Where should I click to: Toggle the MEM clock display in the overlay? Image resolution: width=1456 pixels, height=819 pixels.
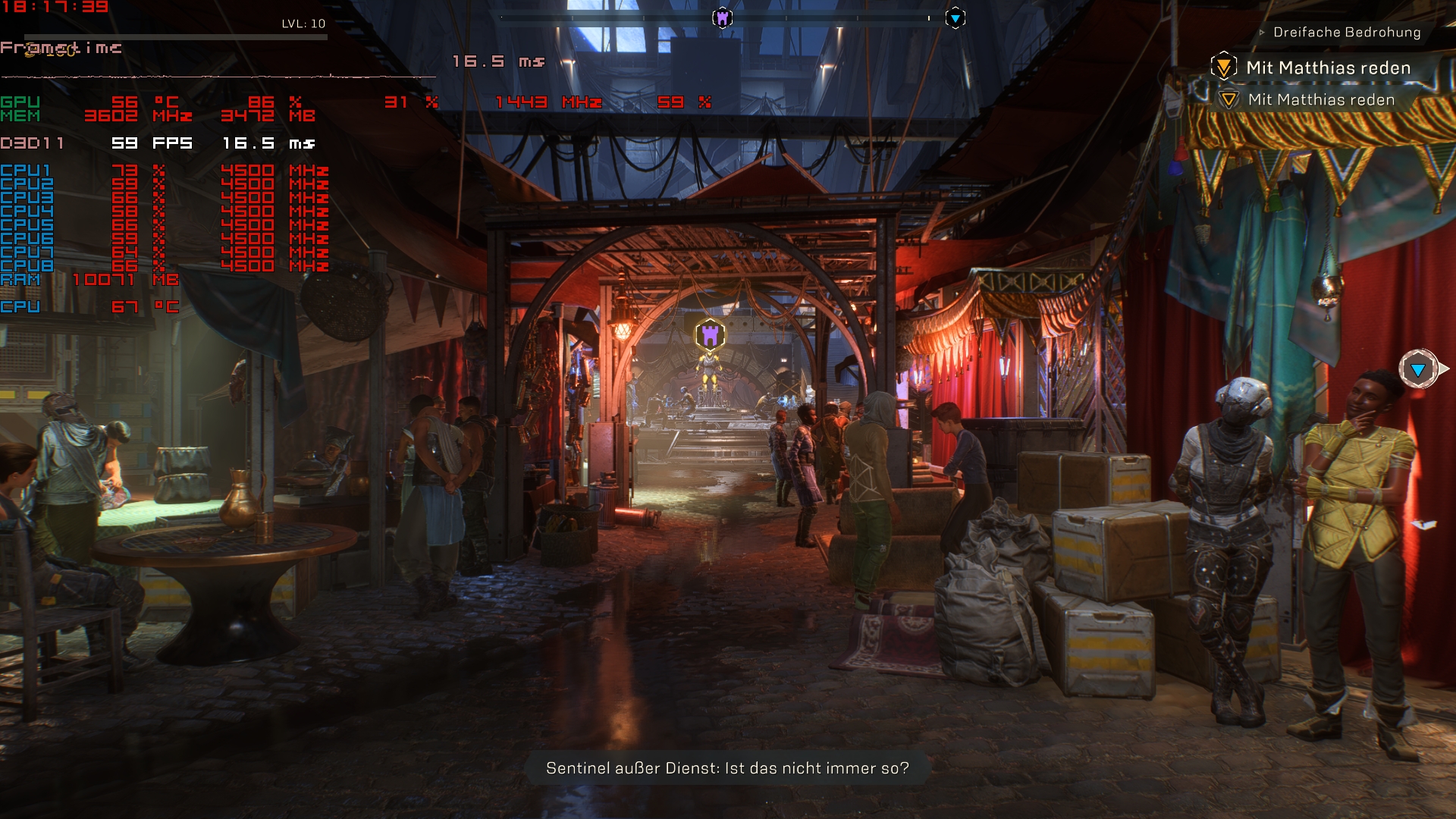coord(20,115)
